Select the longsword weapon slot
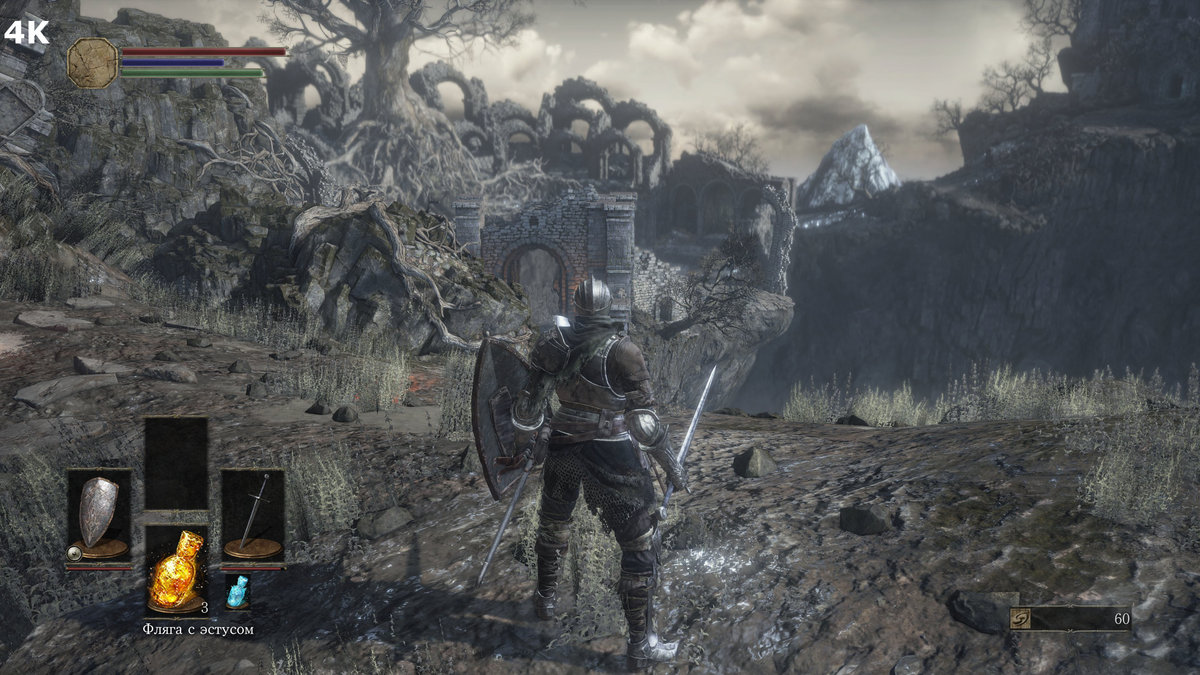Image resolution: width=1200 pixels, height=675 pixels. click(253, 513)
